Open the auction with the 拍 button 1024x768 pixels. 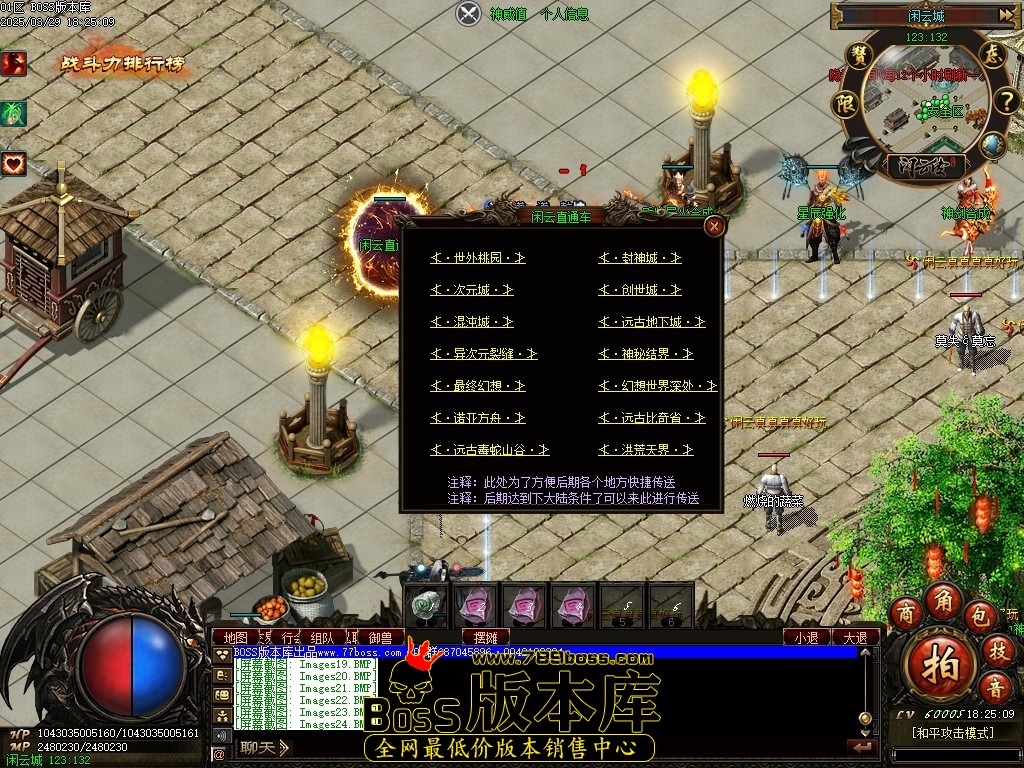(940, 664)
